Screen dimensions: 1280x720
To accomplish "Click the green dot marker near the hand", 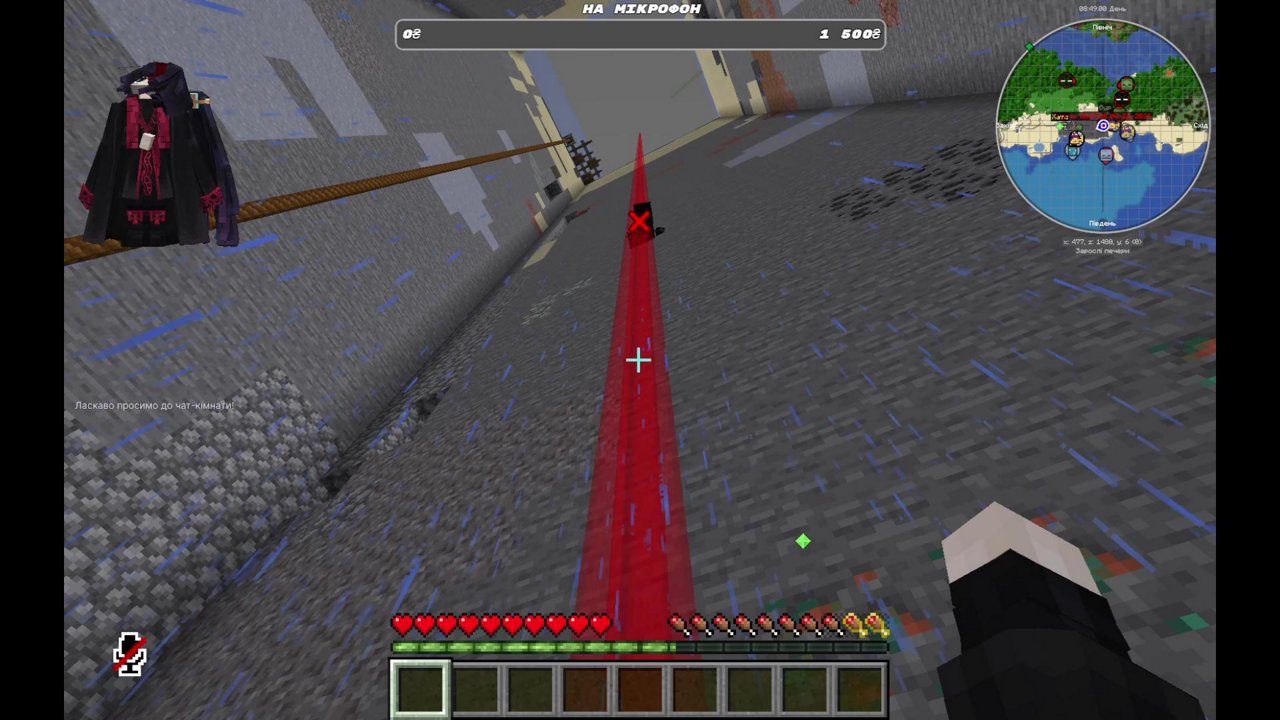I will point(803,542).
